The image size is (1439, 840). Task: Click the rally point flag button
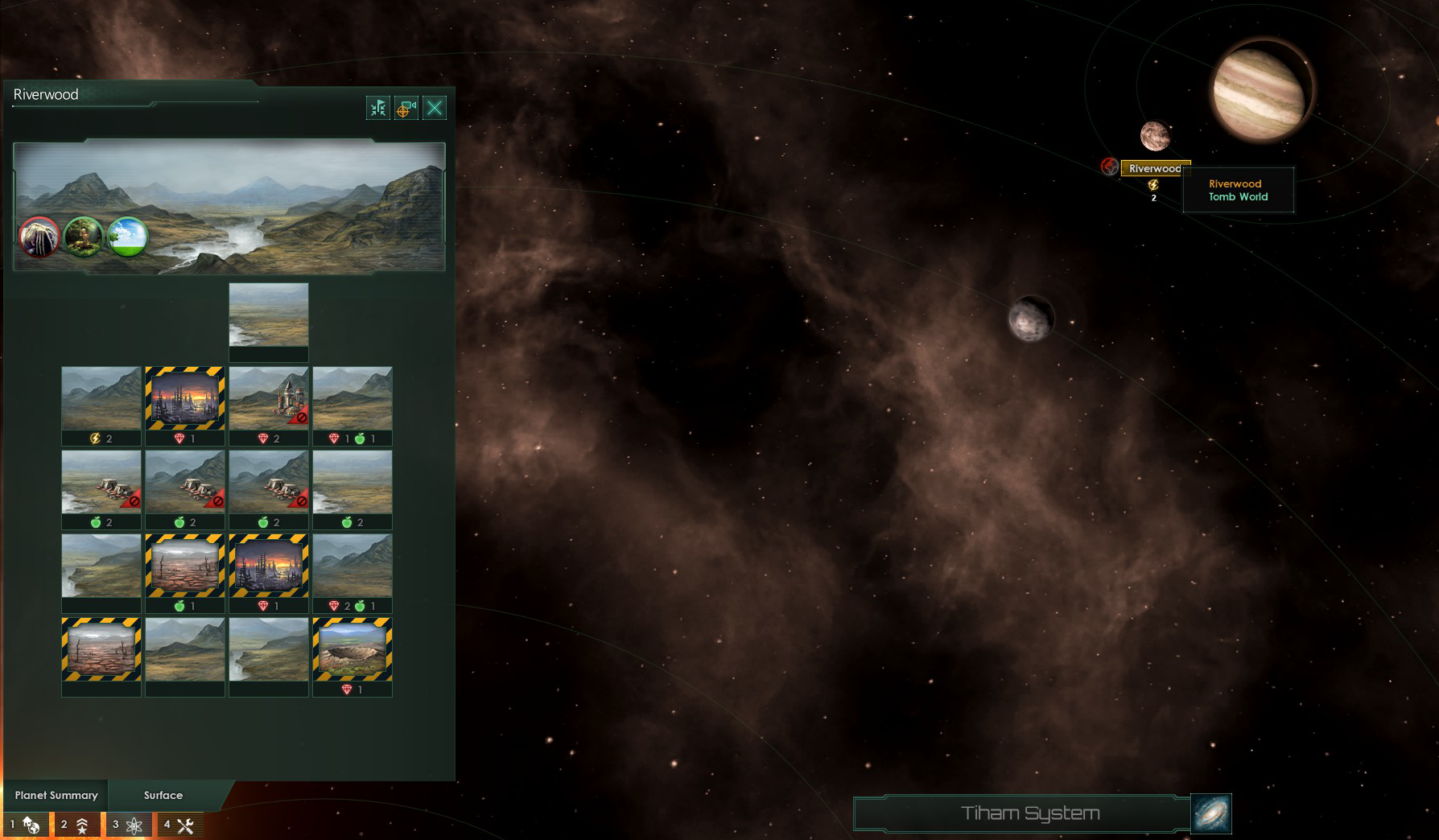point(378,108)
